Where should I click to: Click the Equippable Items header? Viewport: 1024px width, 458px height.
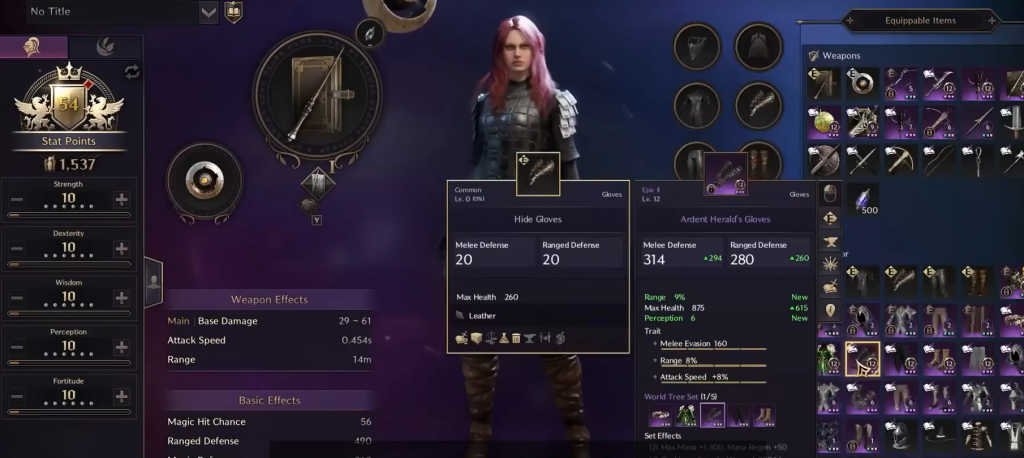pos(920,20)
